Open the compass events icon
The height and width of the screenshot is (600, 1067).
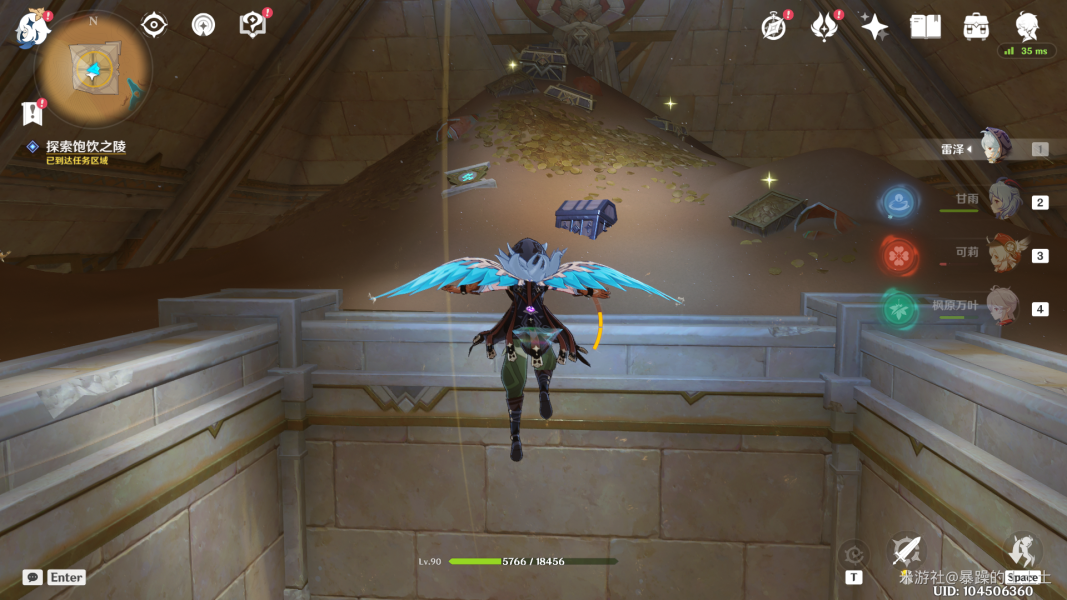click(x=774, y=27)
